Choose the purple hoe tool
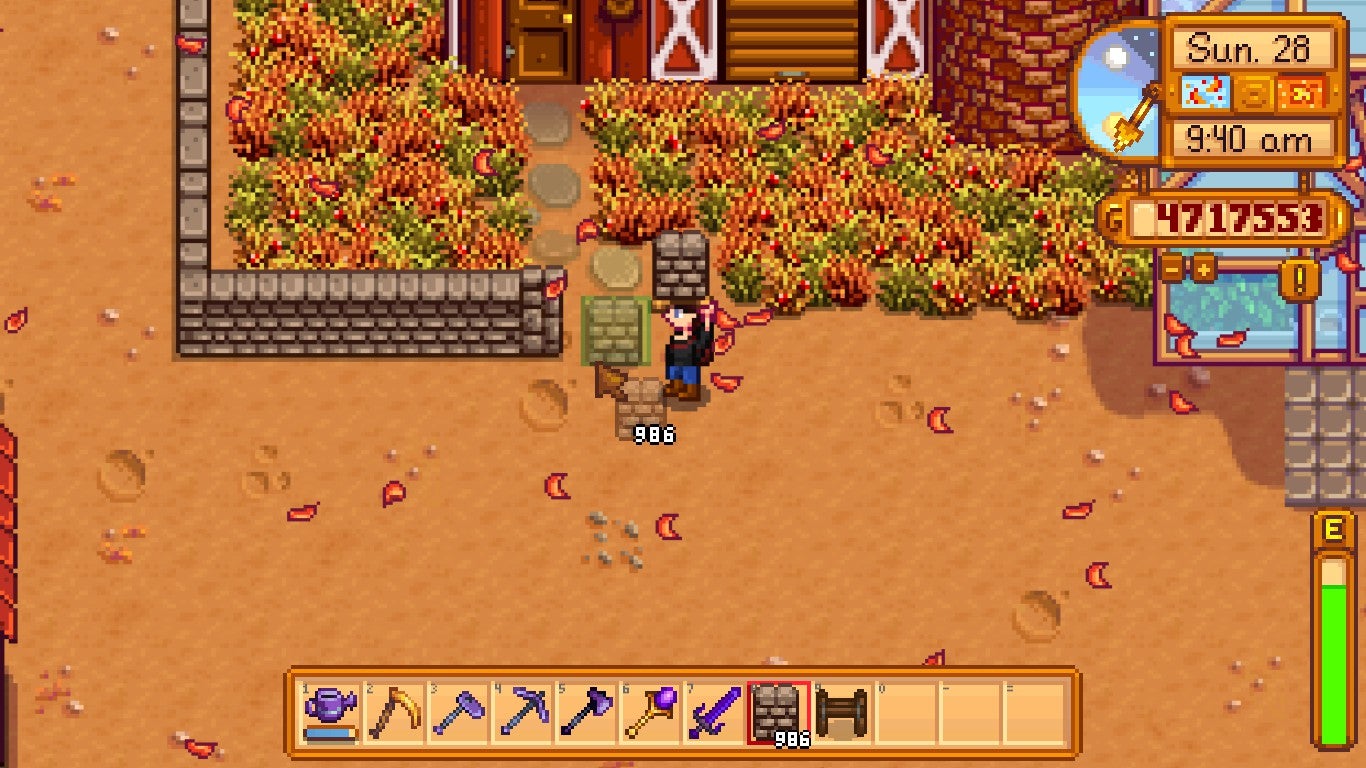 tap(459, 713)
